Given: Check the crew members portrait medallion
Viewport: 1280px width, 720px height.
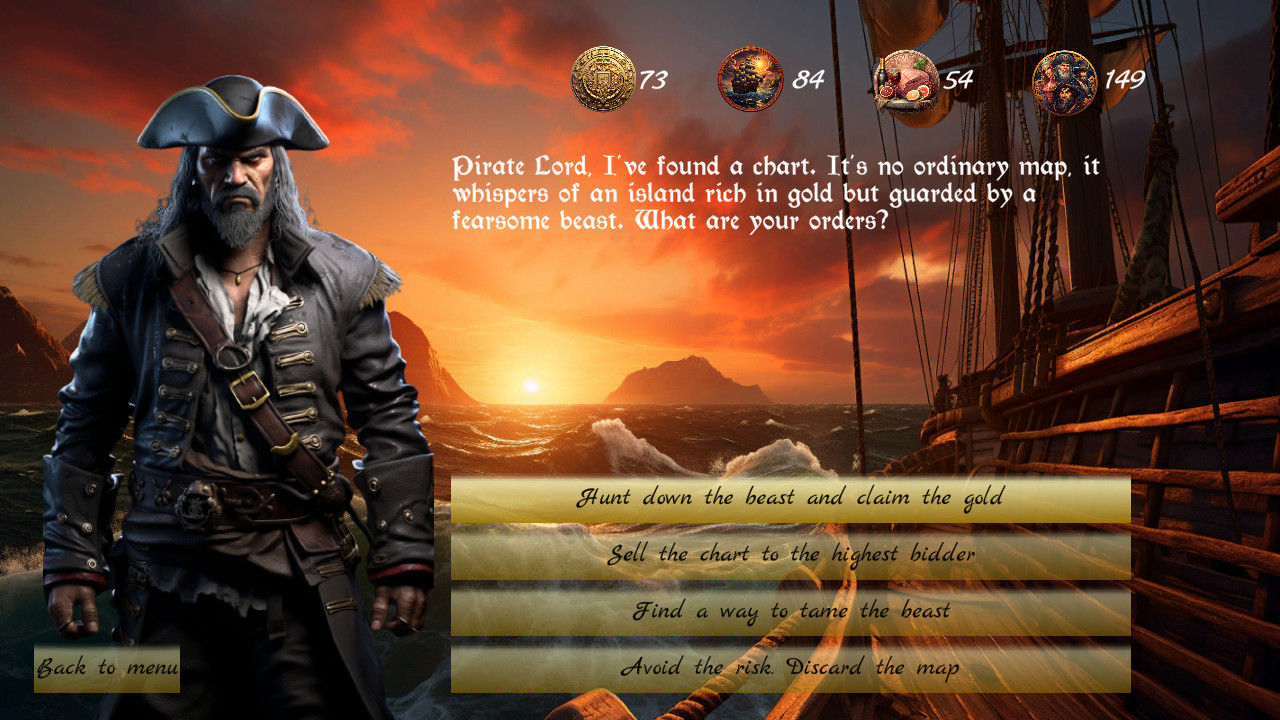Looking at the screenshot, I should coord(1065,78).
